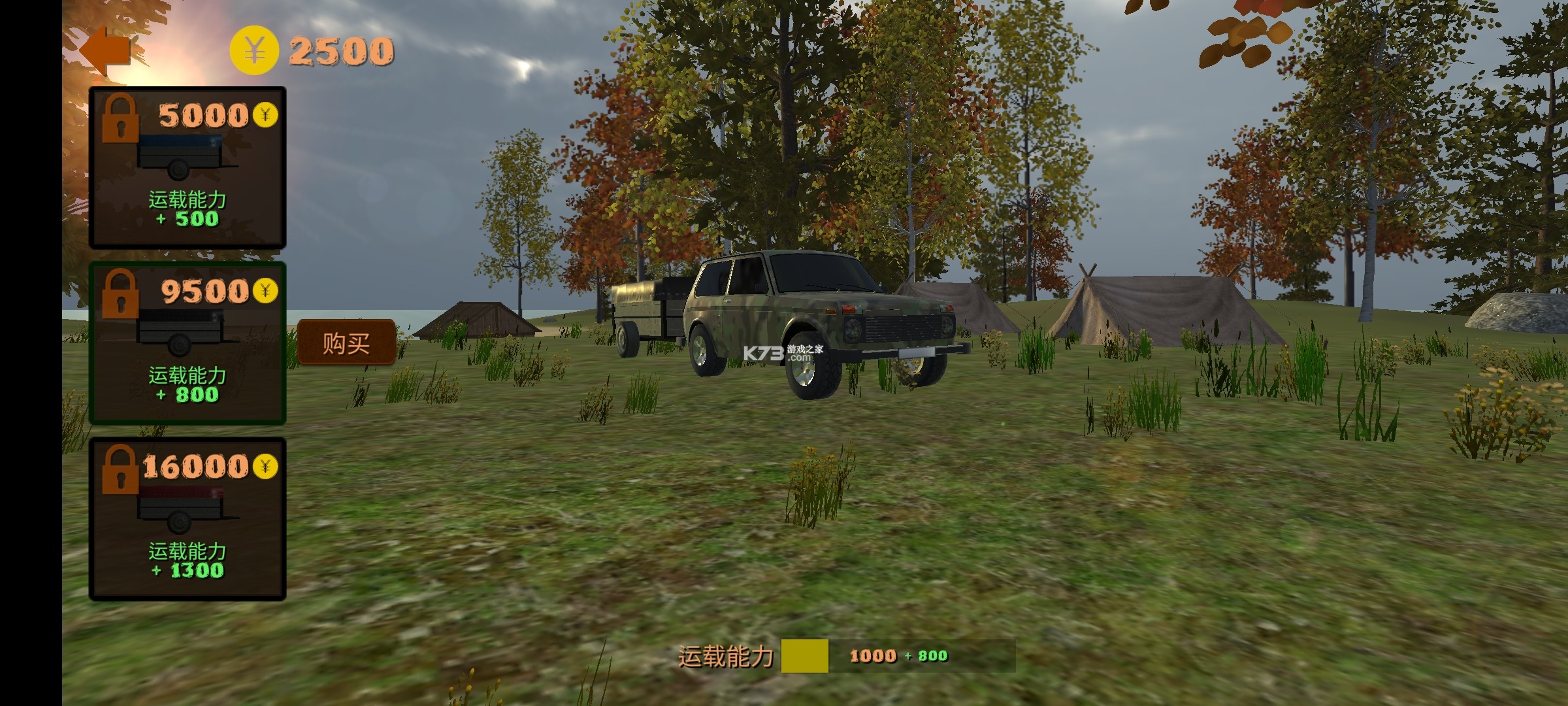
Task: Click the 2500 currency balance text
Action: [340, 48]
